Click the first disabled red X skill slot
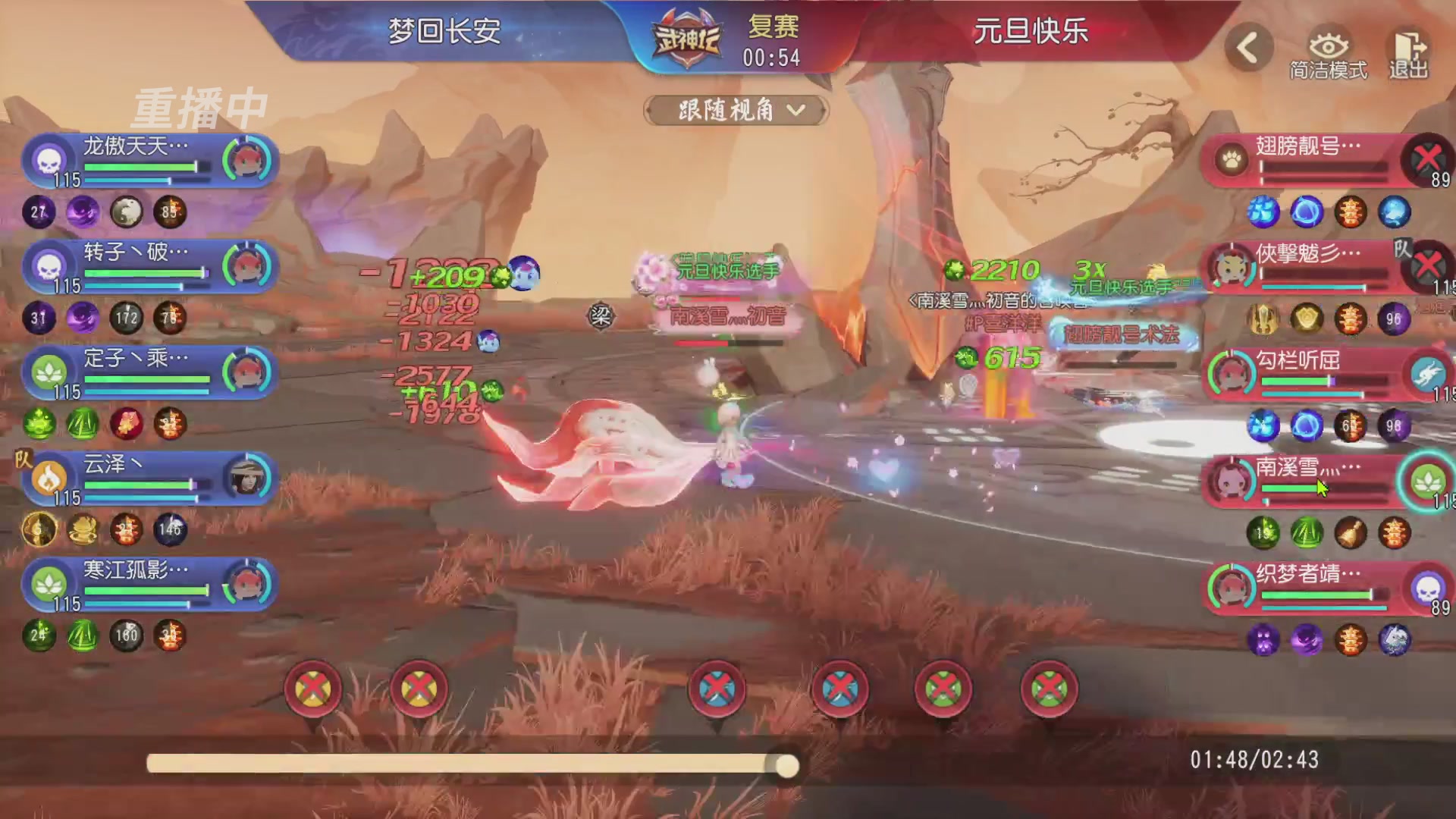 click(314, 689)
